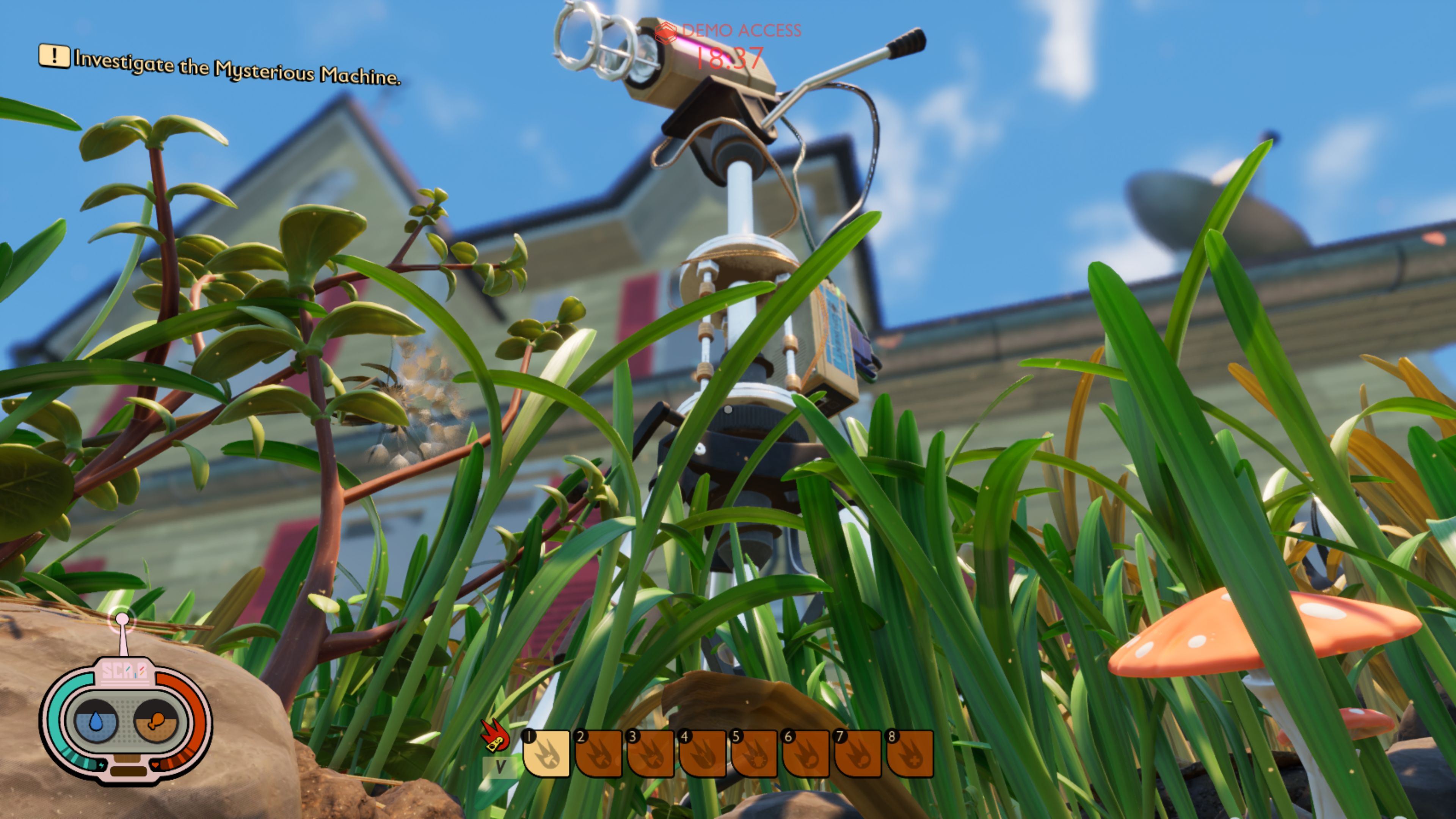Viewport: 1456px width, 819px height.
Task: Activate hotbar slot number 4
Action: click(703, 753)
